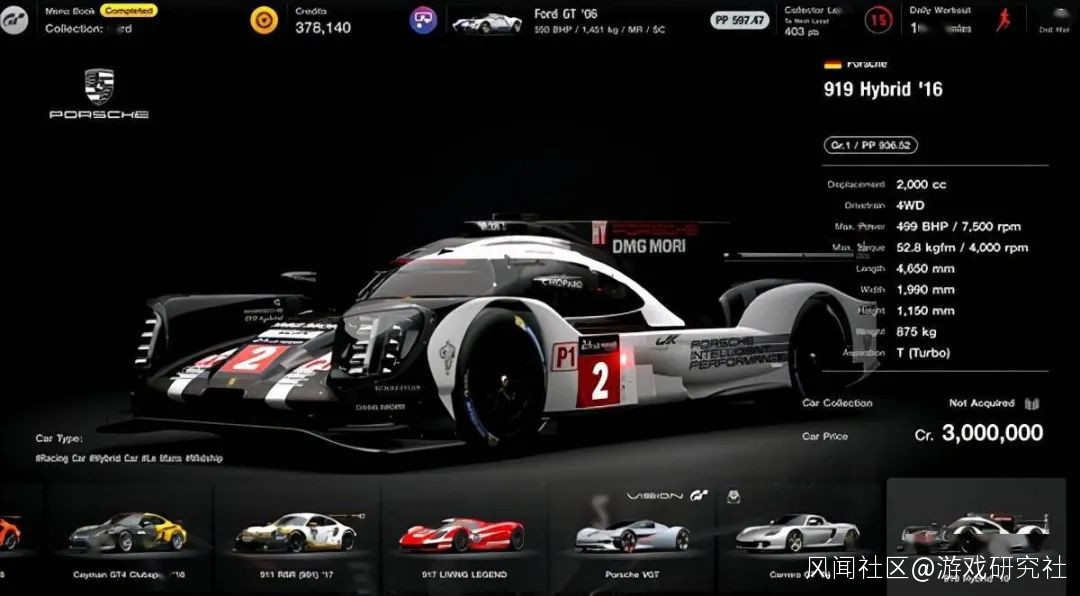Click the purple goggles icon in the top bar
The image size is (1080, 596).
click(x=423, y=20)
